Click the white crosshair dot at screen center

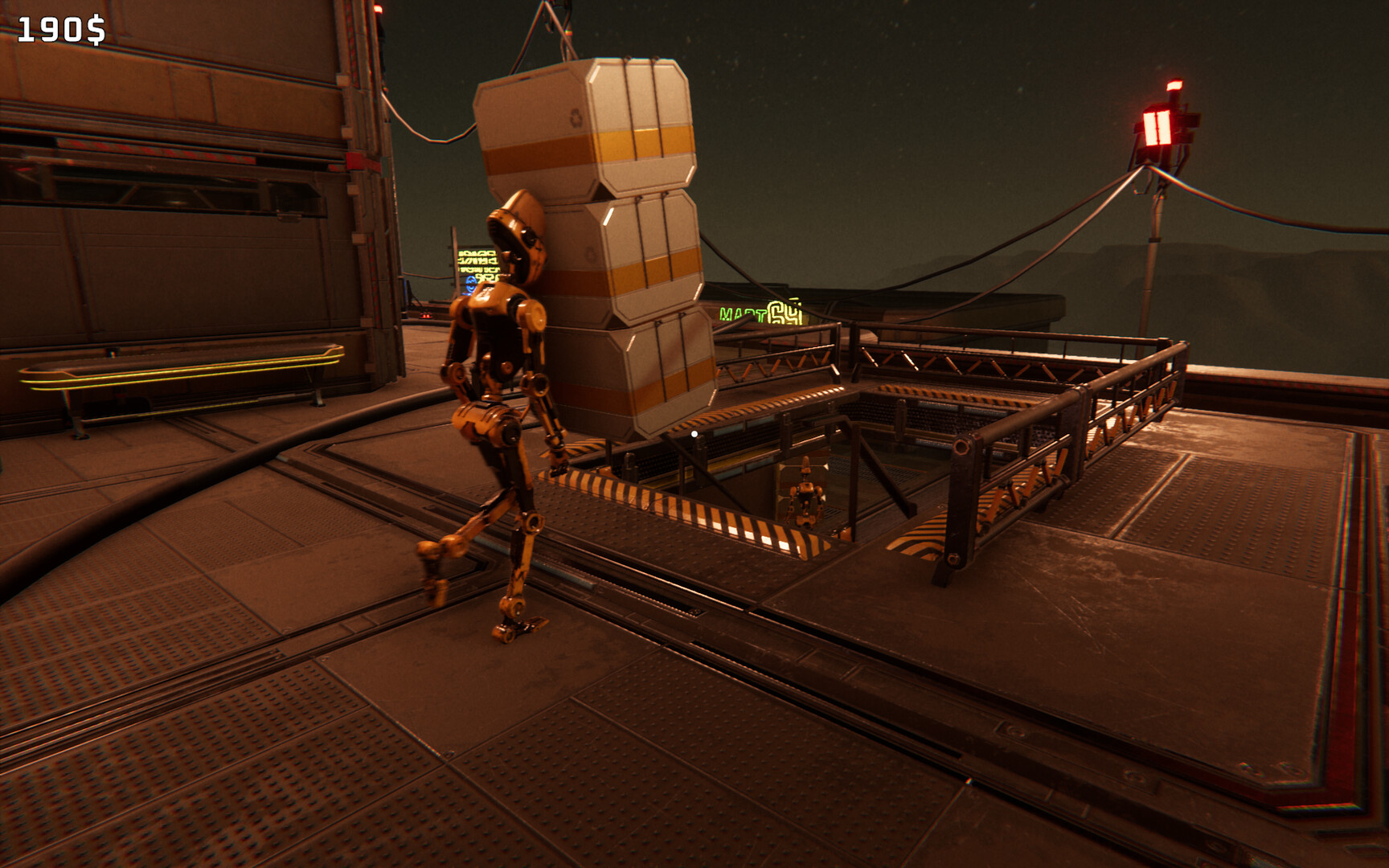pos(693,432)
